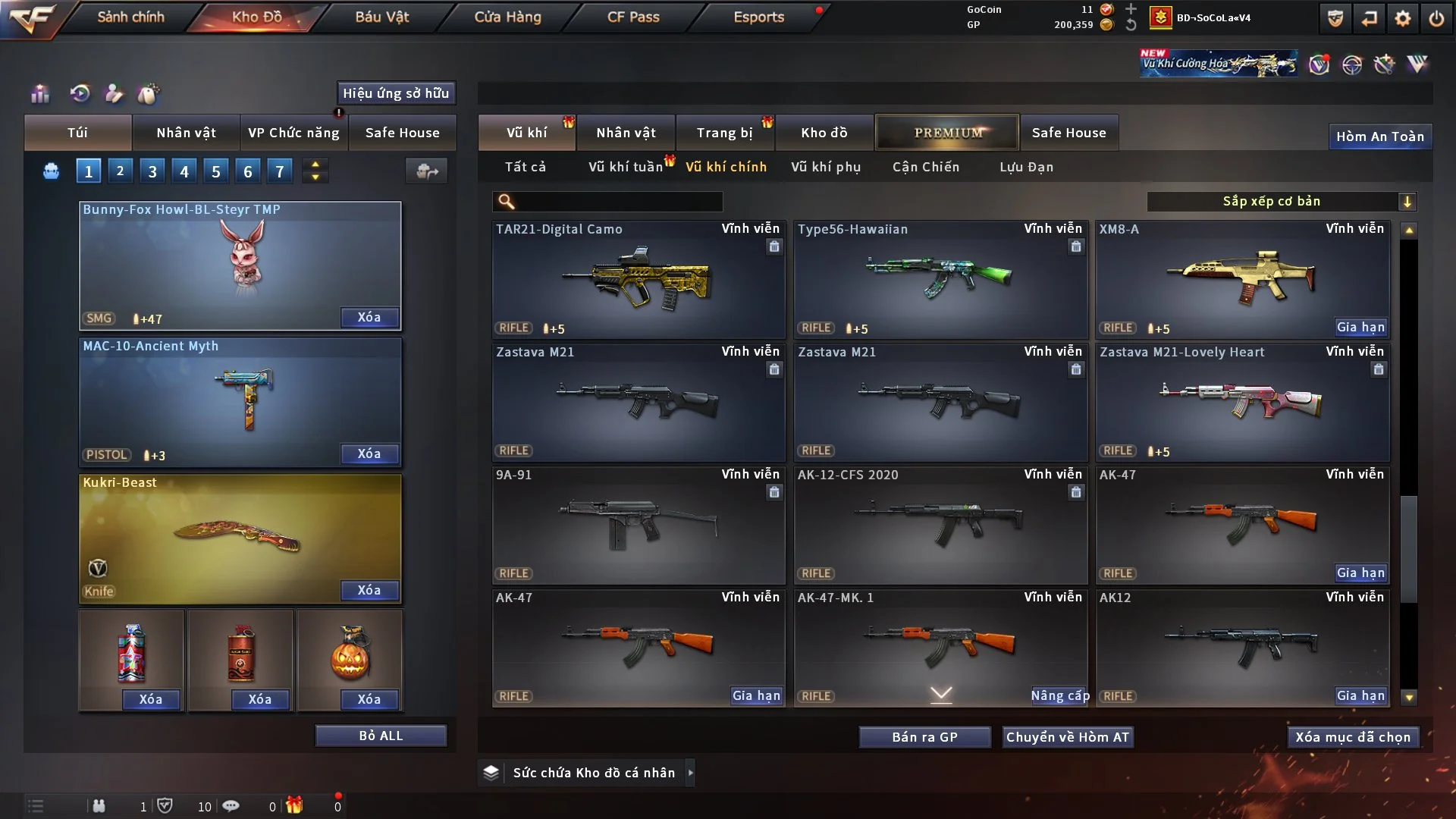The height and width of the screenshot is (819, 1456).
Task: Remove the Kukri-Beast knife with Xóa
Action: coord(369,590)
